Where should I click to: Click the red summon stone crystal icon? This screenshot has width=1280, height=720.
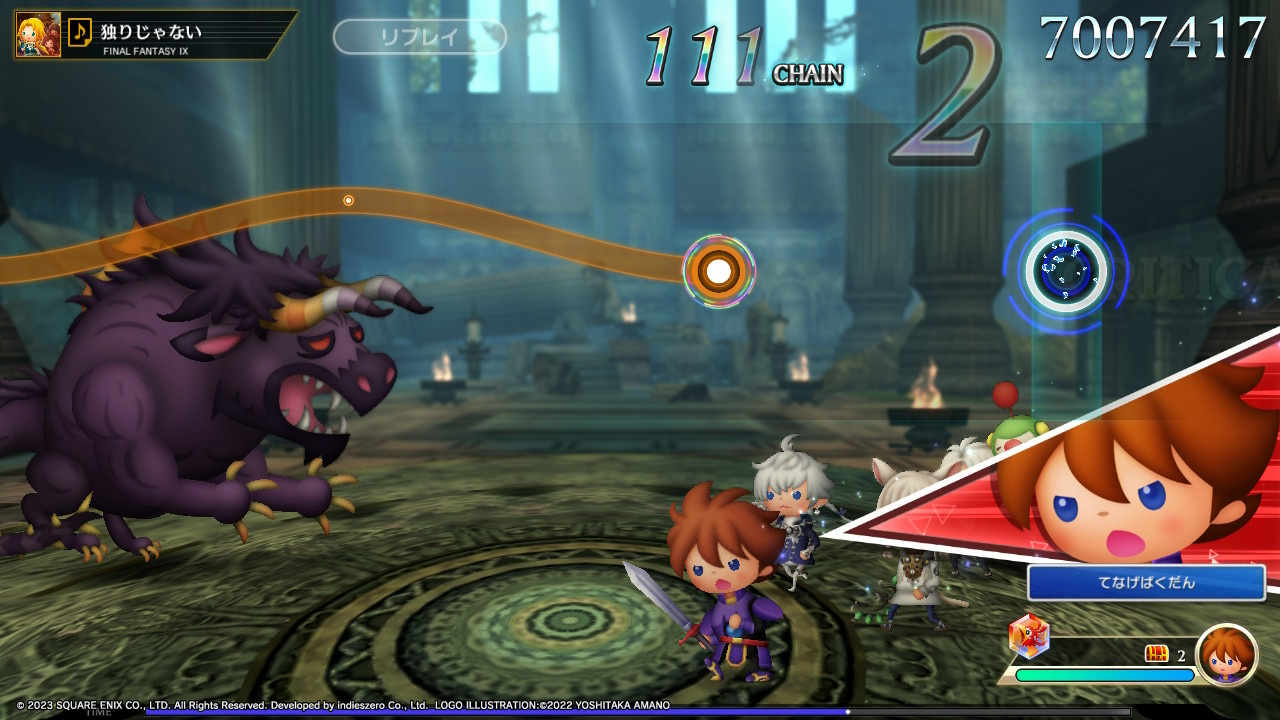point(1028,634)
